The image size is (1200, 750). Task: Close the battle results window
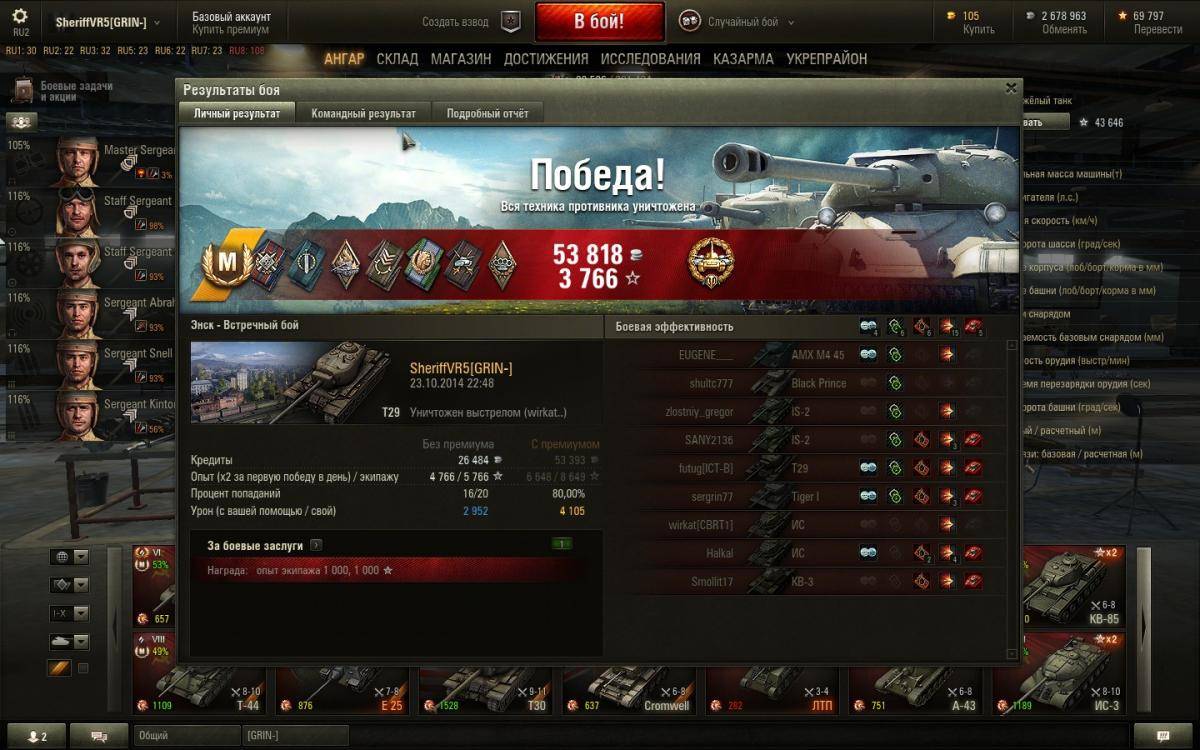pos(1011,88)
